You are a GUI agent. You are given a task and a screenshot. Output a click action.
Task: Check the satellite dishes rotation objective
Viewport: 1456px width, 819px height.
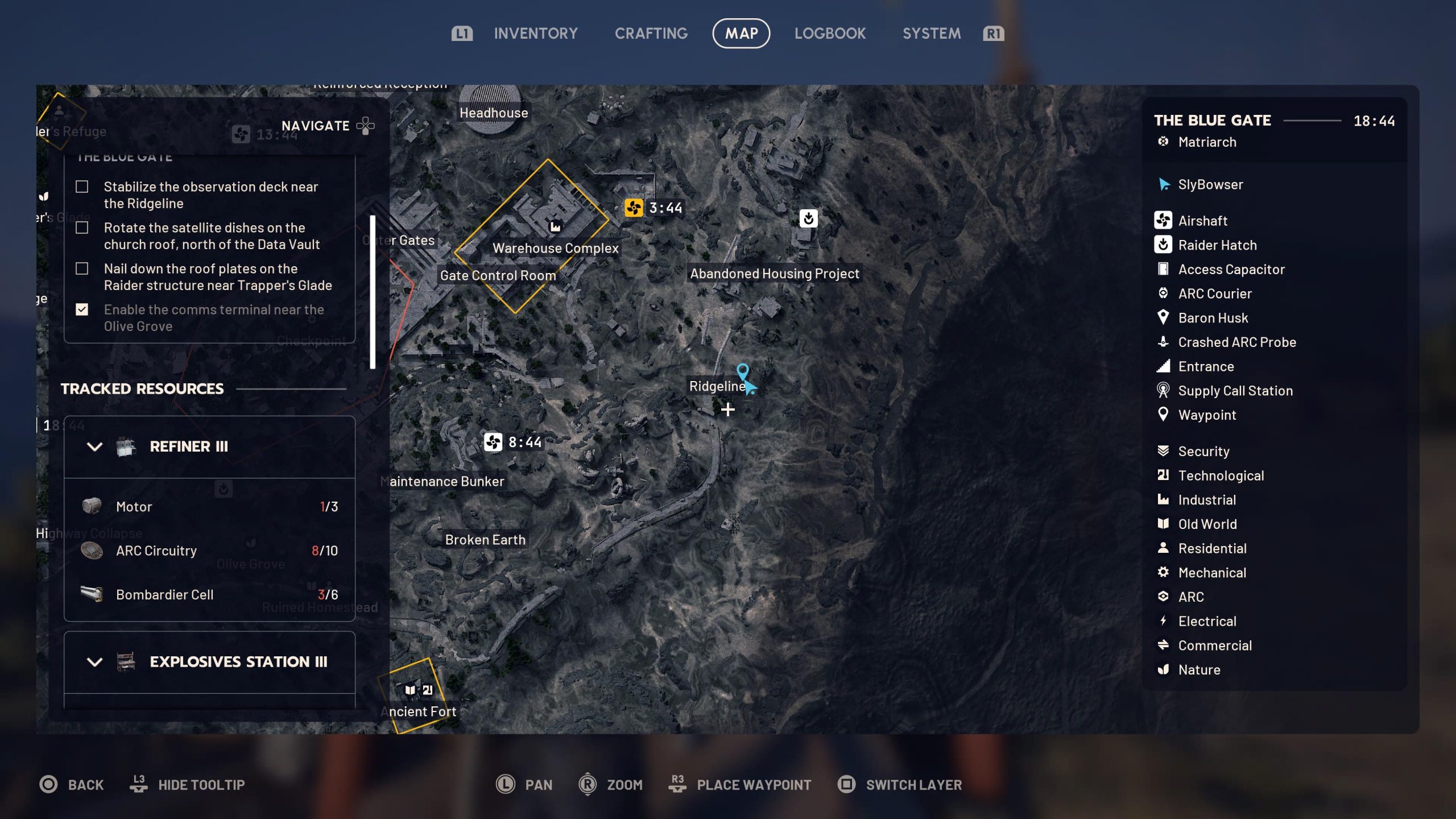tap(83, 227)
